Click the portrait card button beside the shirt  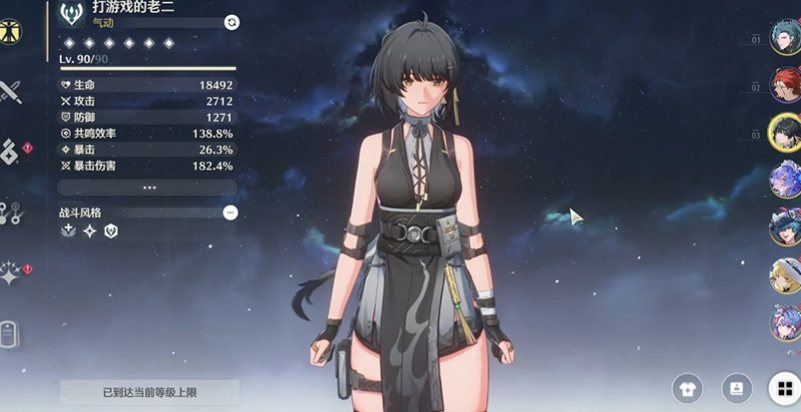[736, 388]
